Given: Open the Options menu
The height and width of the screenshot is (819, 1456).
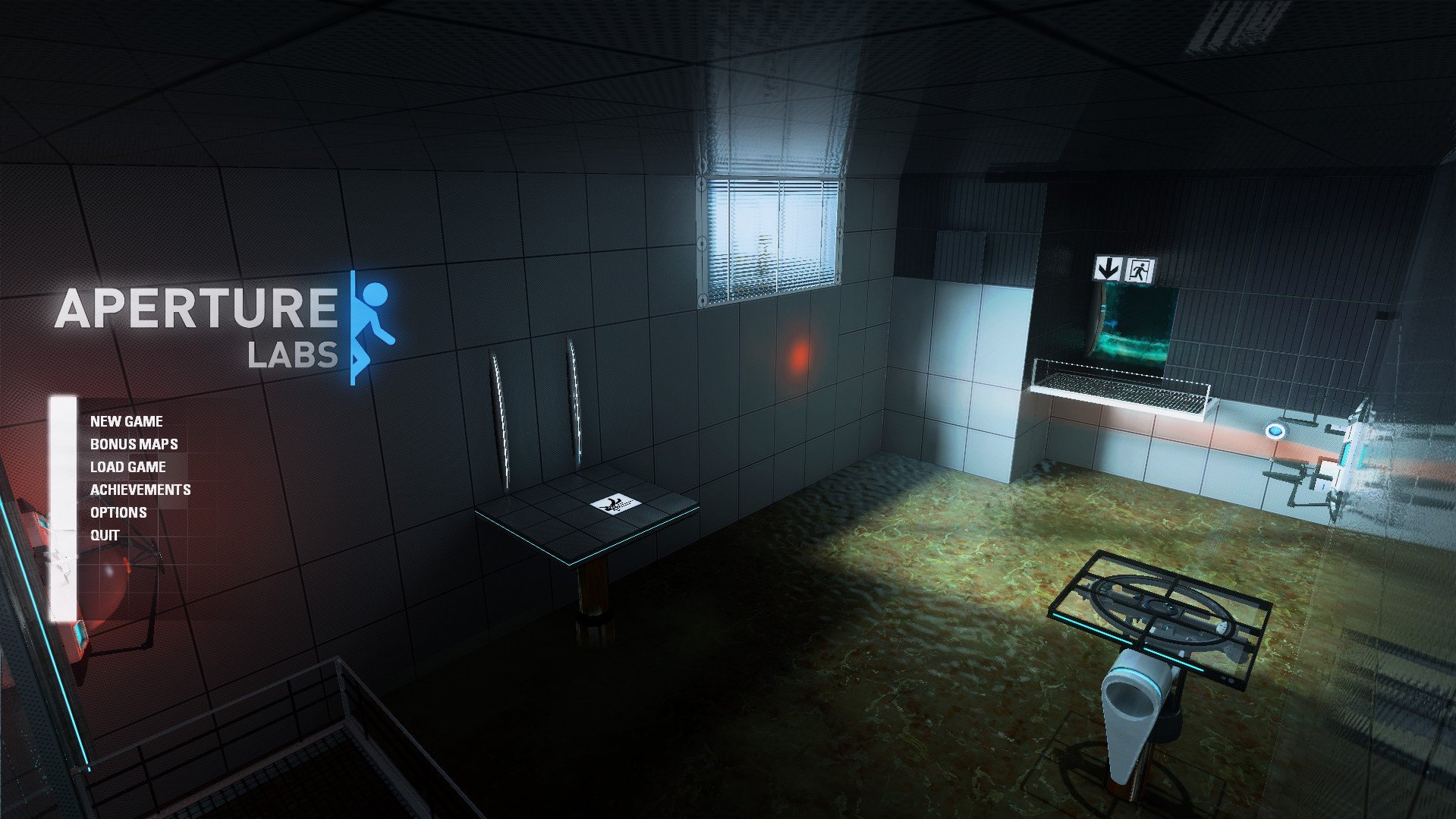Looking at the screenshot, I should pos(118,512).
